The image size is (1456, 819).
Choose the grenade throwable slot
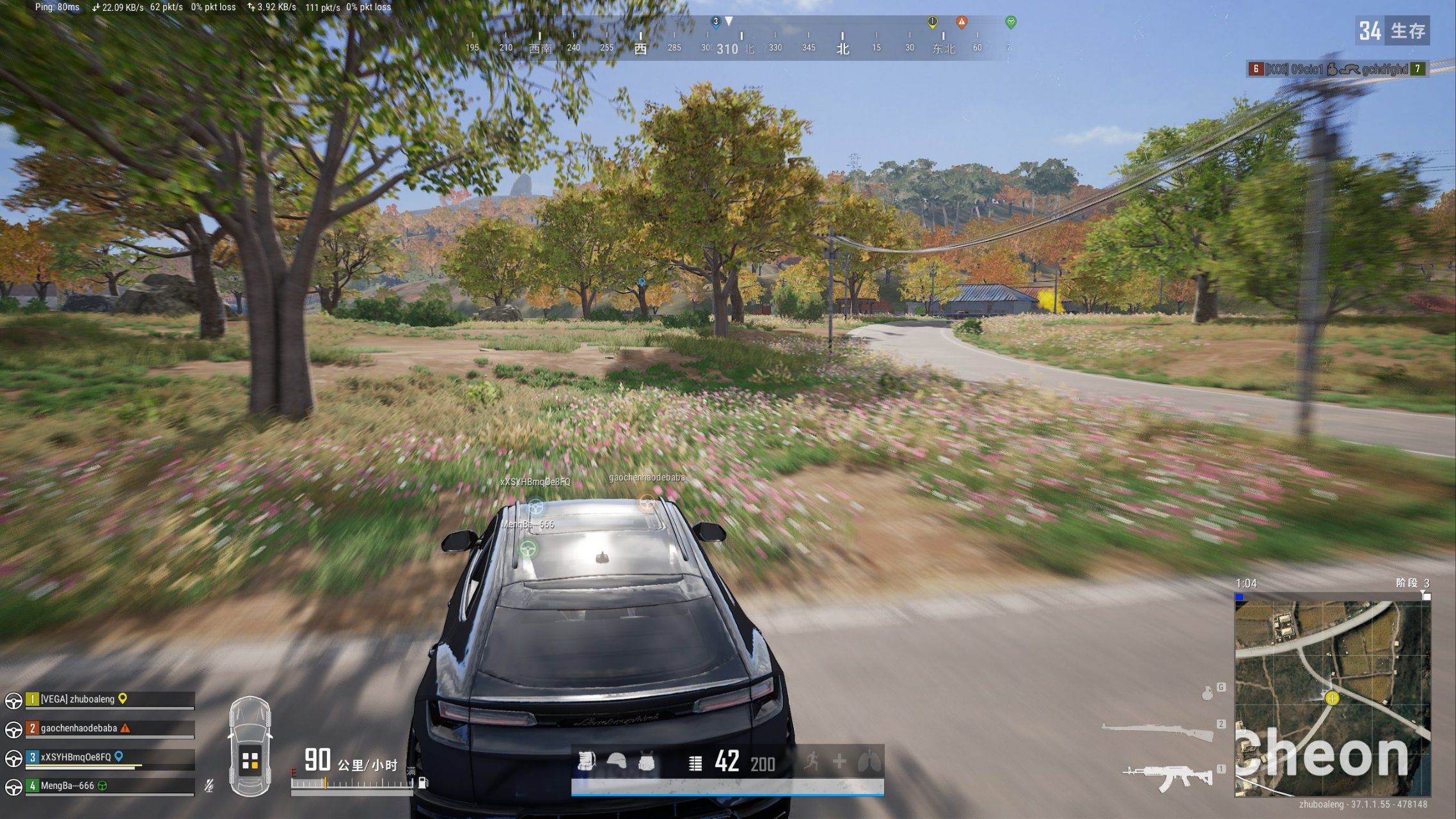coord(1207,693)
